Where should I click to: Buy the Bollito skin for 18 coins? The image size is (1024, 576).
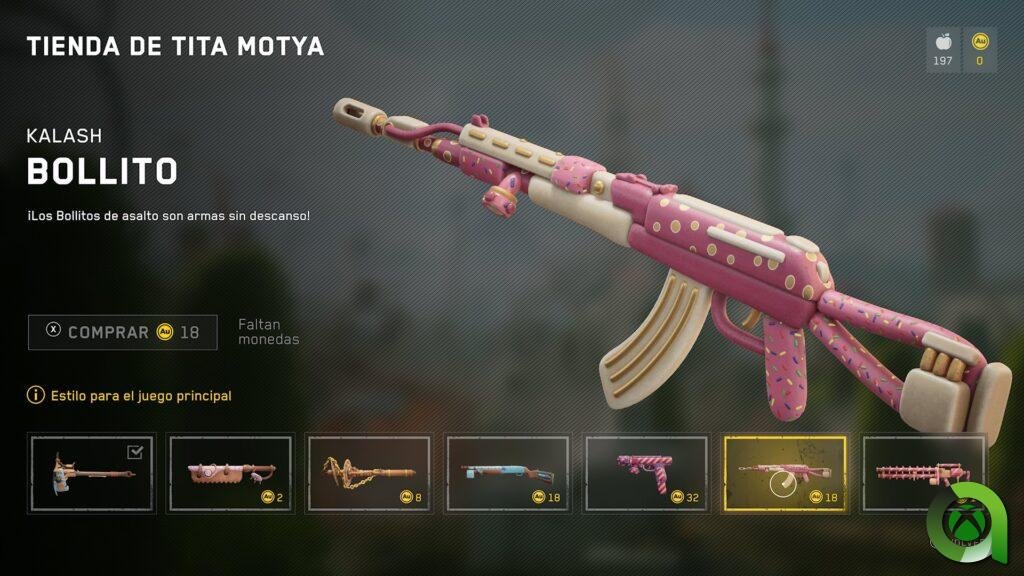[123, 332]
